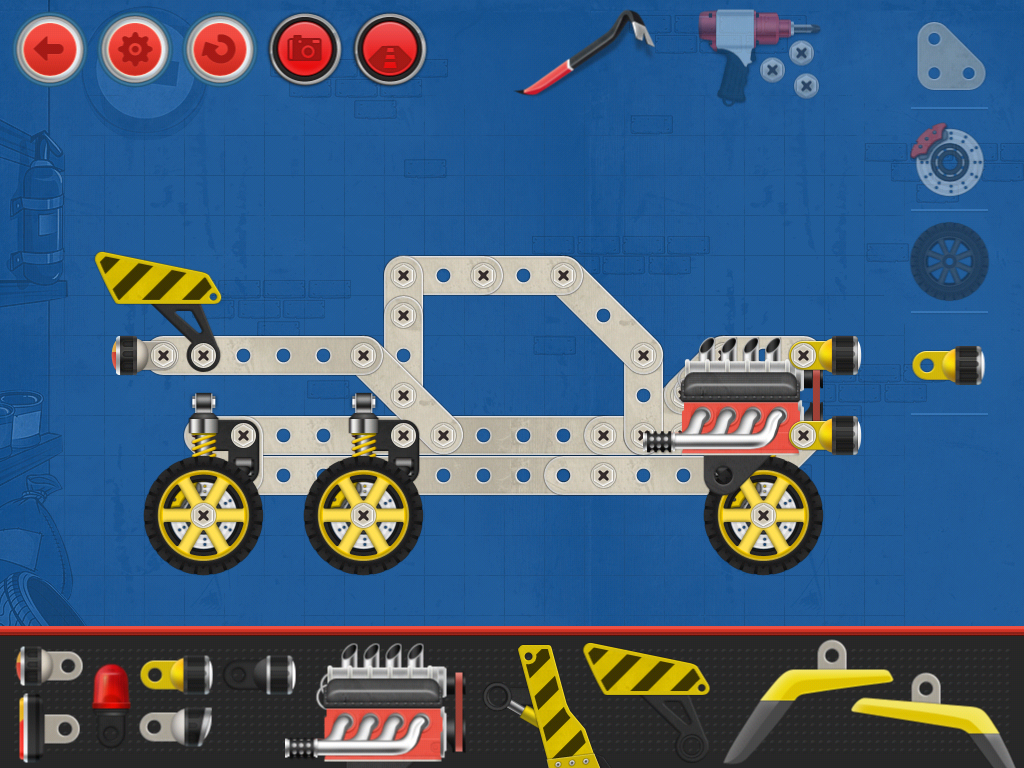Switch to the metal plate parts category
This screenshot has height=768, width=1024.
[948, 56]
